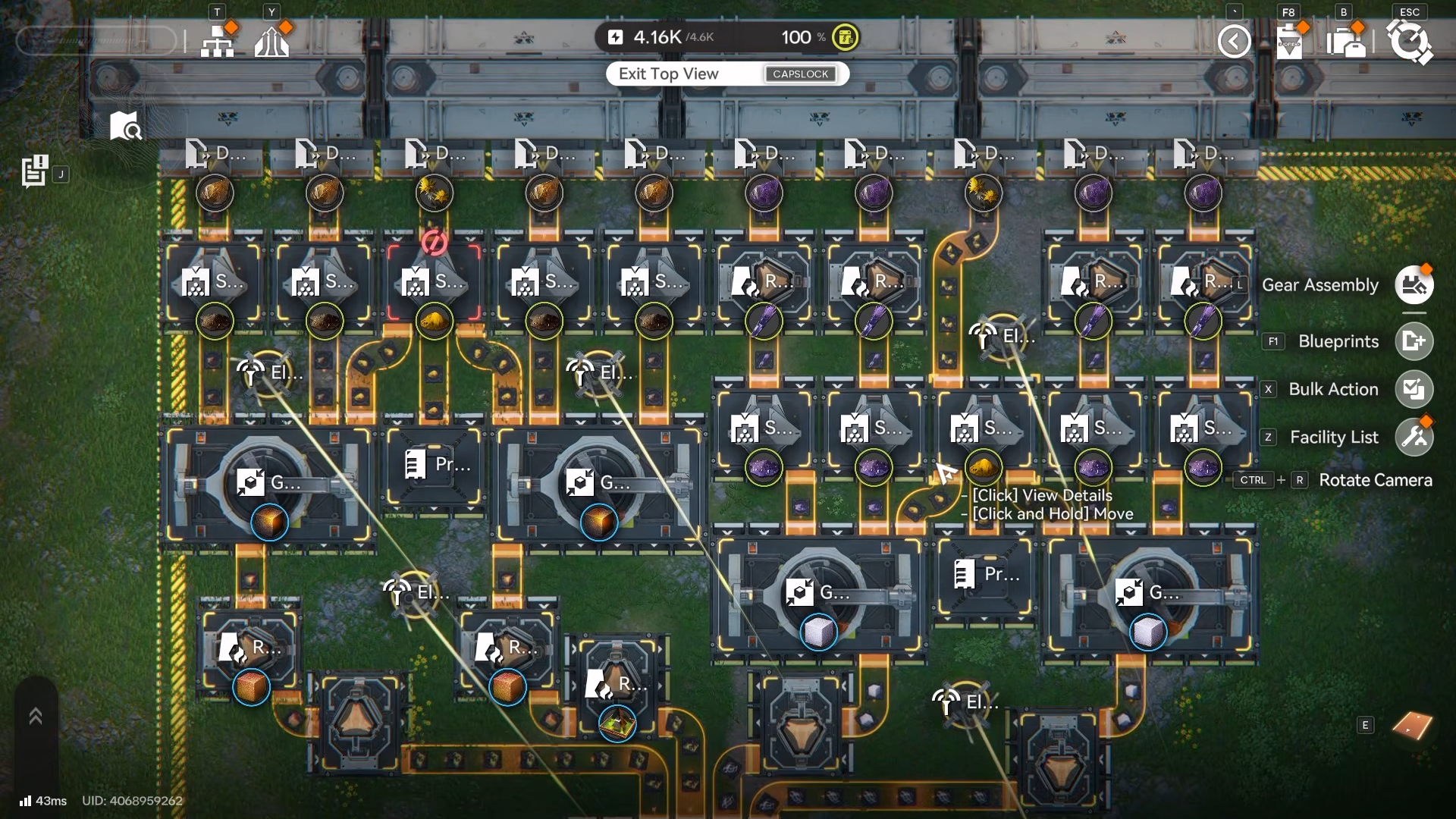Click the map search flag icon

125,126
